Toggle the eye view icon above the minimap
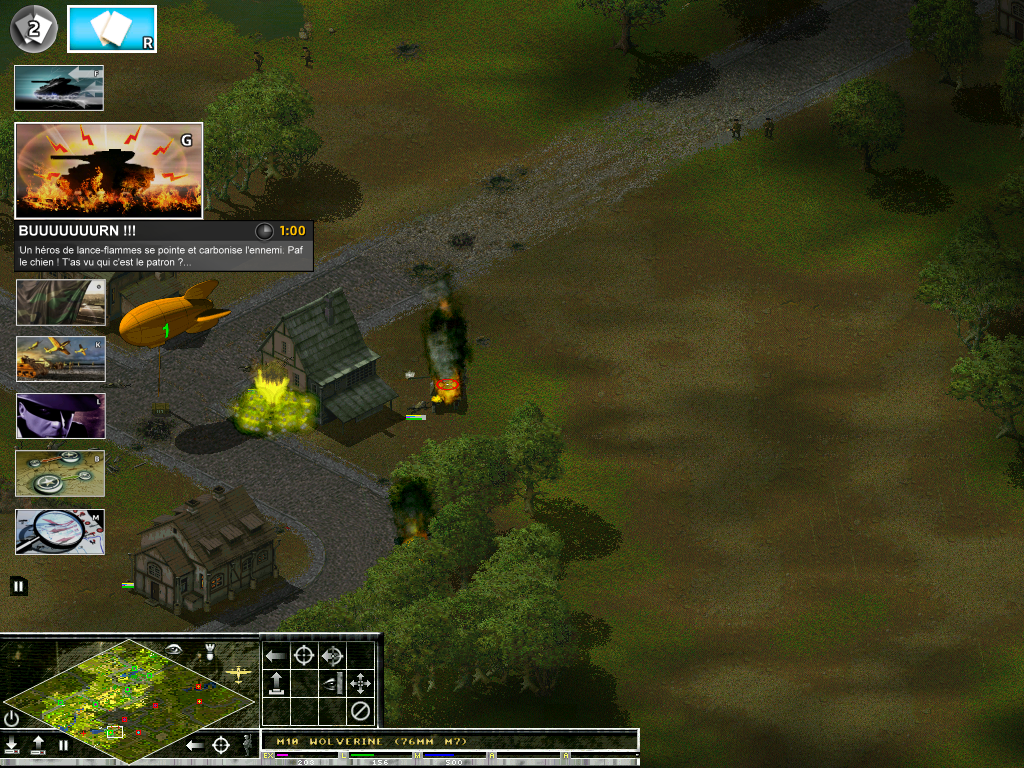Screen dimensions: 1024x768 [175, 650]
